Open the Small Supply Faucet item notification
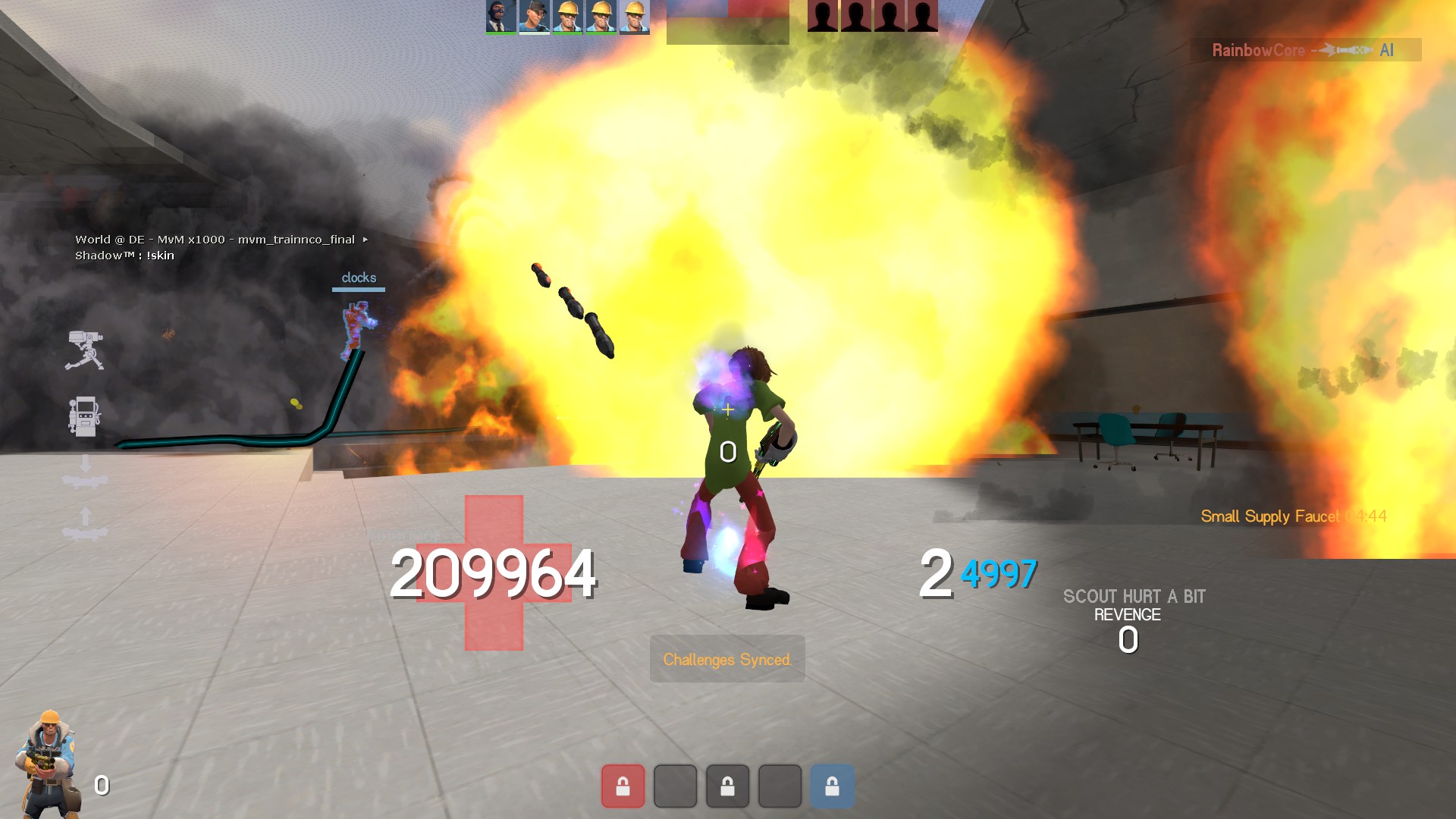This screenshot has width=1456, height=819. 1293,516
